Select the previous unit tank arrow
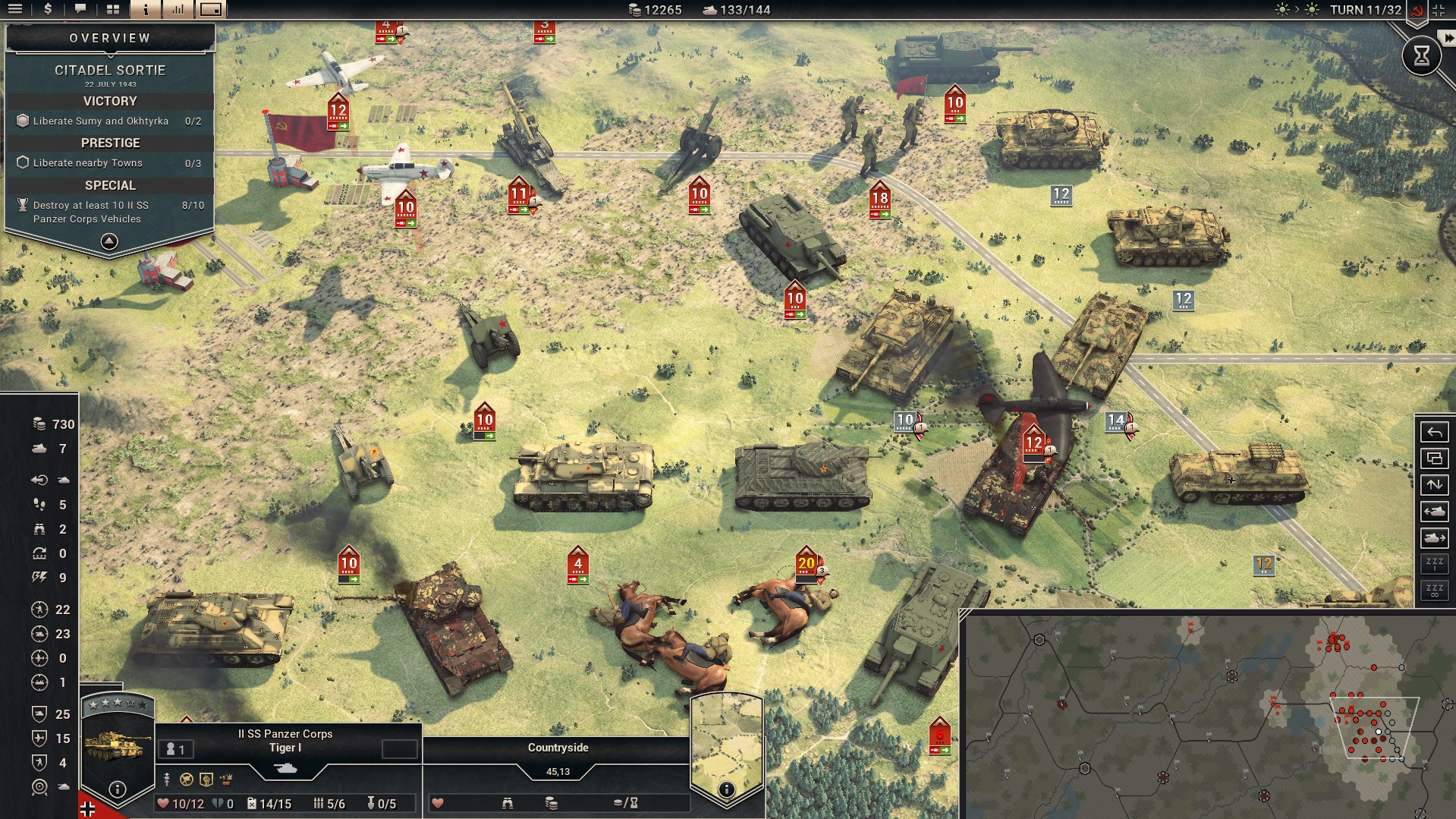 [1434, 512]
